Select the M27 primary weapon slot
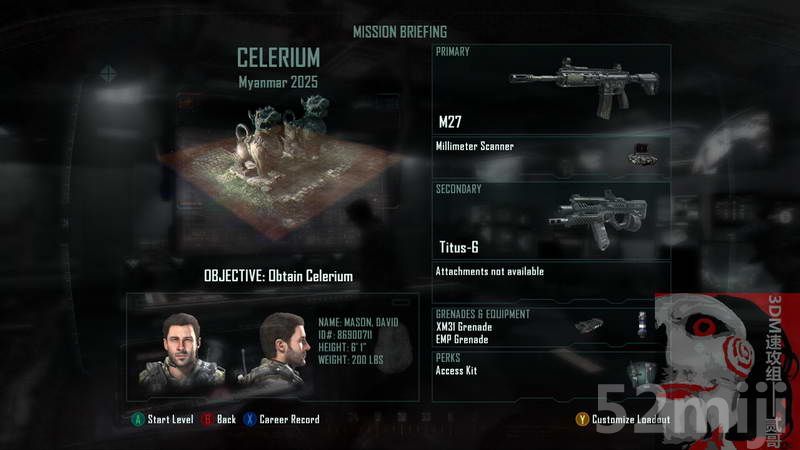 click(552, 90)
